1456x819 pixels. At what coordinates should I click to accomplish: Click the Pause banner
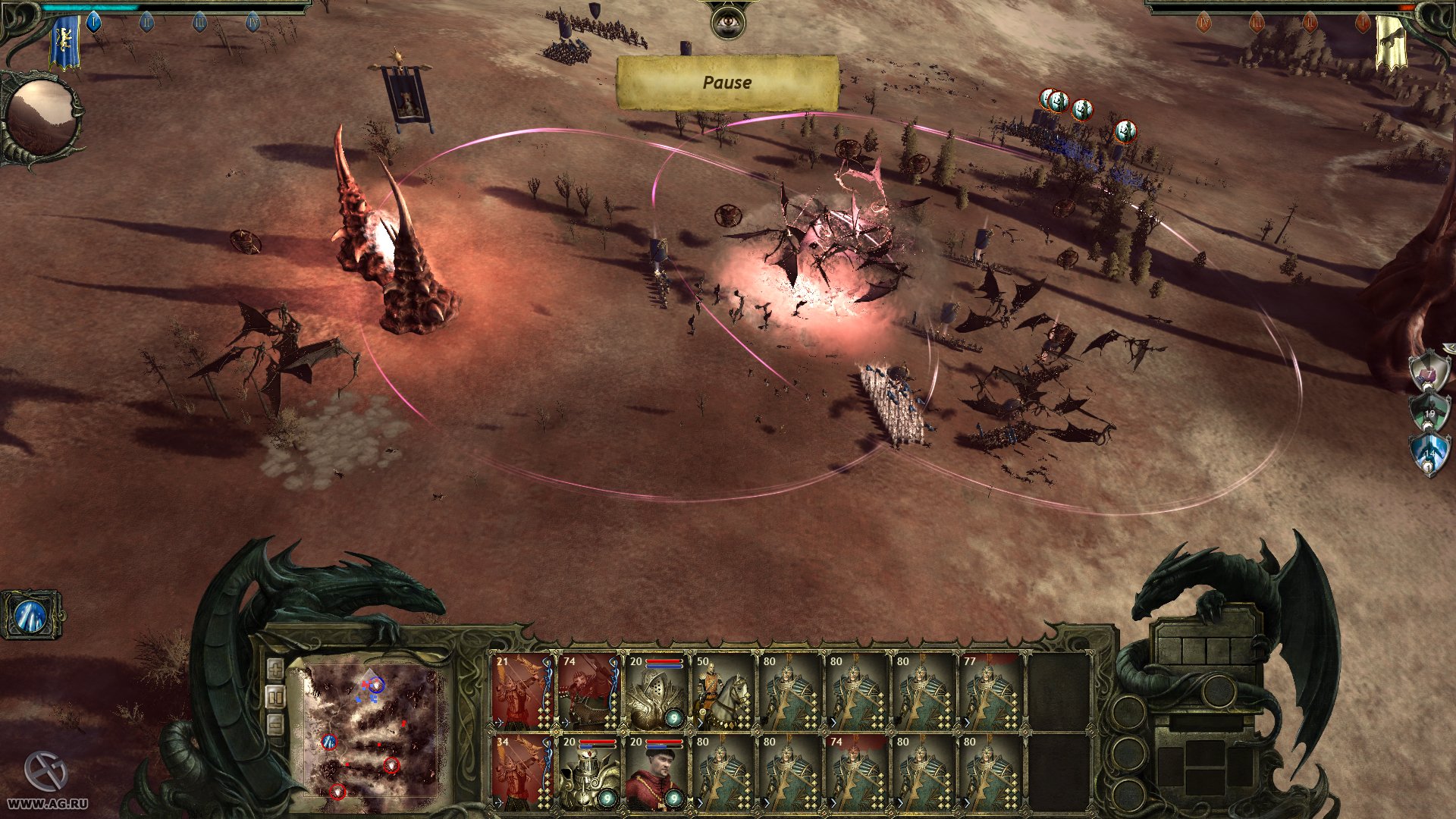[727, 83]
